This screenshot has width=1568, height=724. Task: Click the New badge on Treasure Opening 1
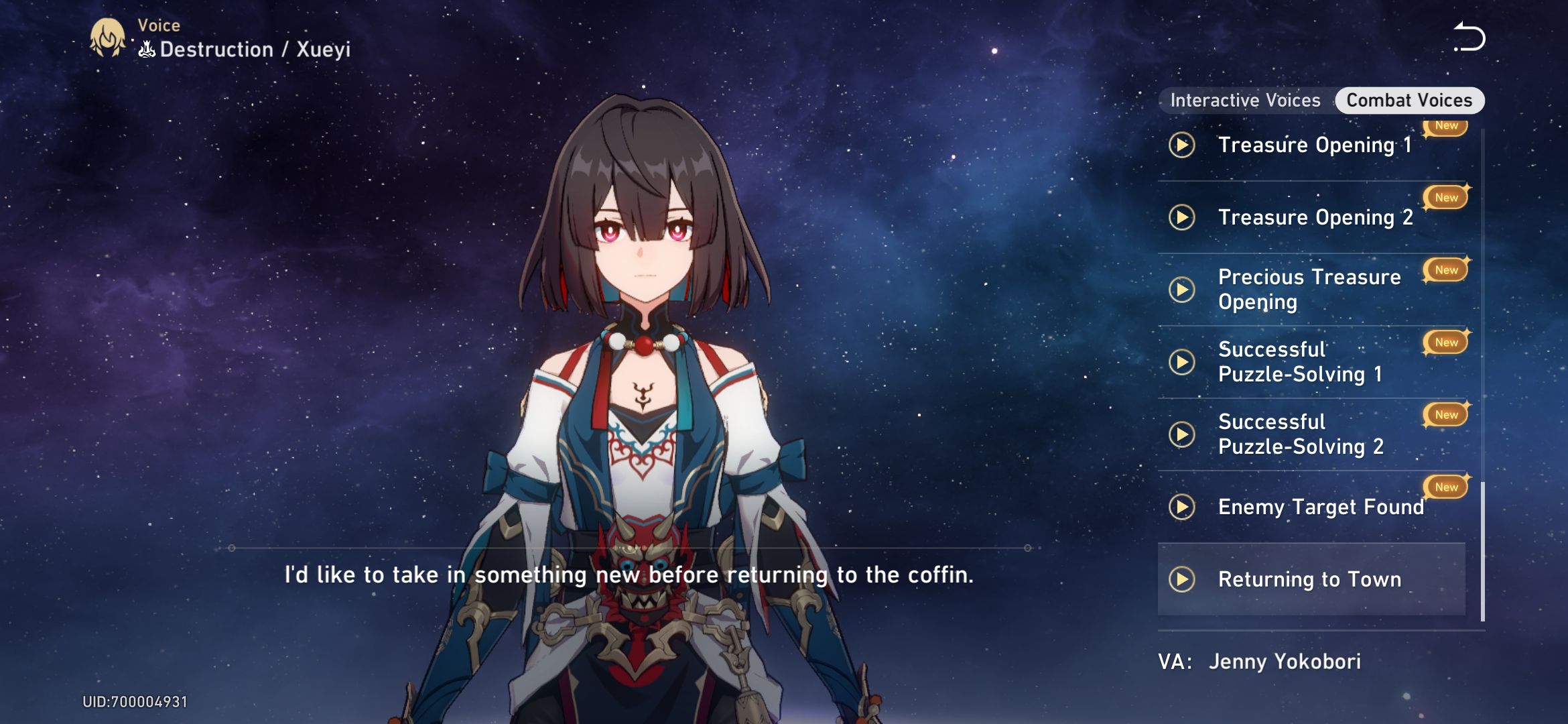point(1445,125)
